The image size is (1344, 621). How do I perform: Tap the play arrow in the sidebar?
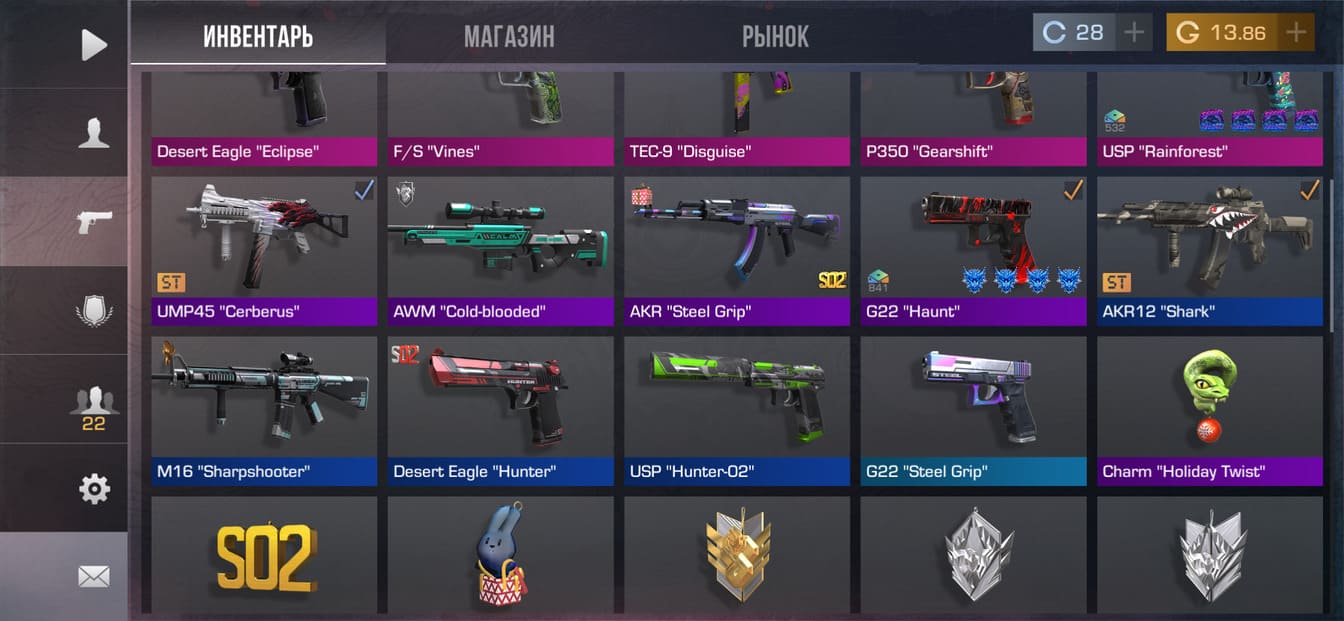(93, 44)
